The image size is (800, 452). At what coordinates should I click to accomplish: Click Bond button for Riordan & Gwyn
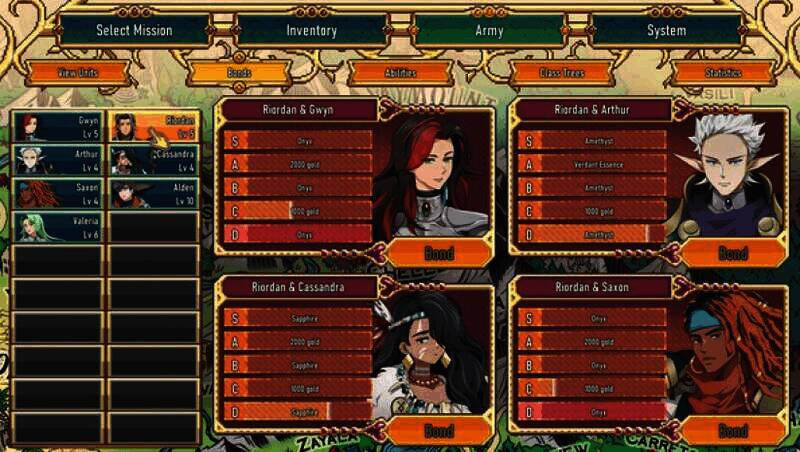tap(438, 253)
